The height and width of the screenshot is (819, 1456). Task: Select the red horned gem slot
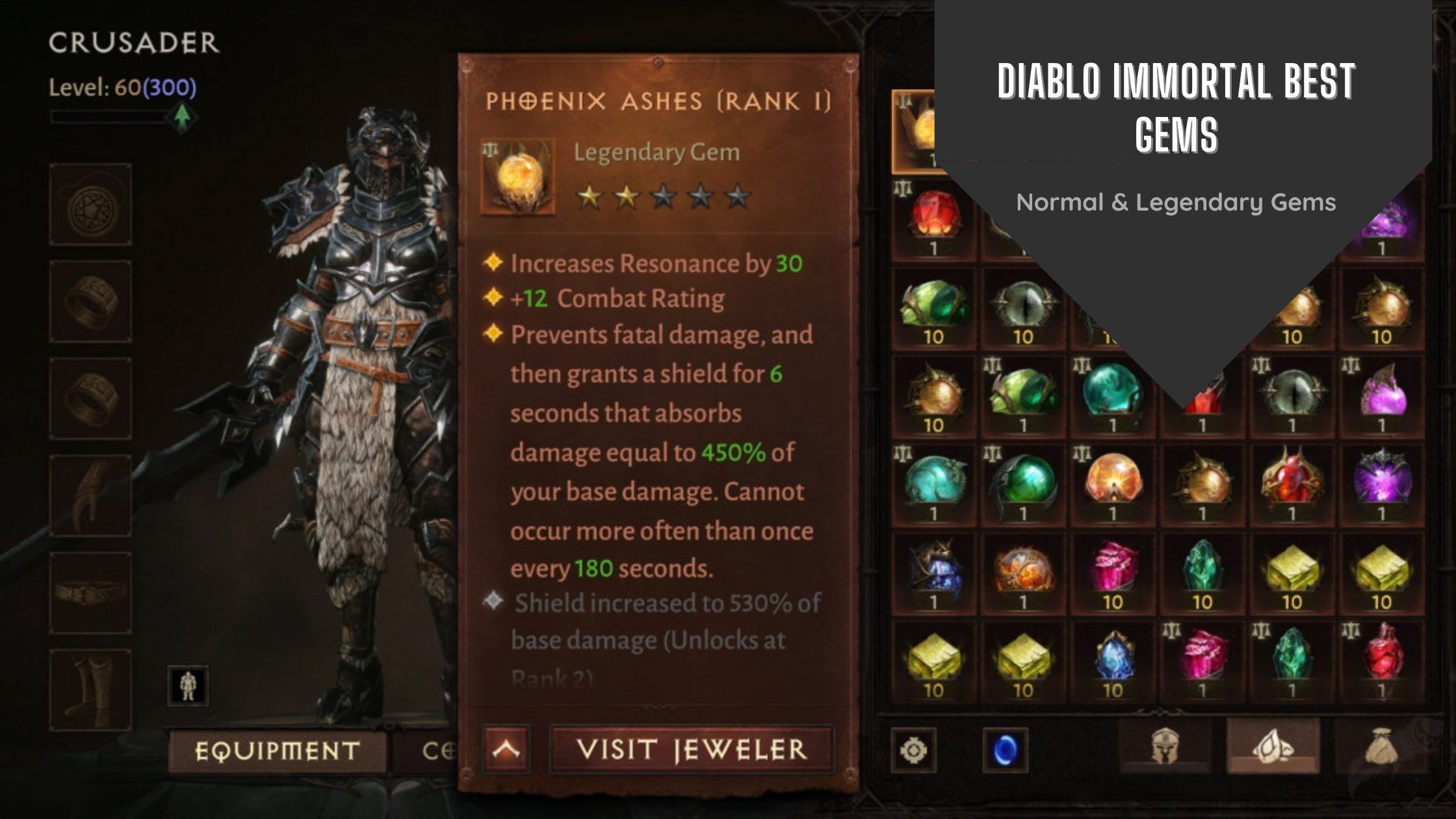(1291, 485)
